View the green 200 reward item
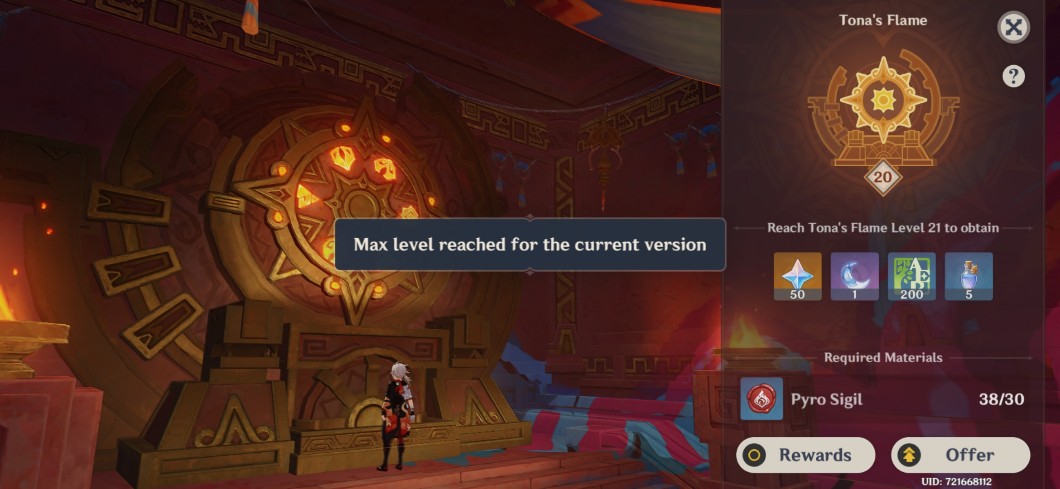1060x489 pixels. click(x=912, y=276)
